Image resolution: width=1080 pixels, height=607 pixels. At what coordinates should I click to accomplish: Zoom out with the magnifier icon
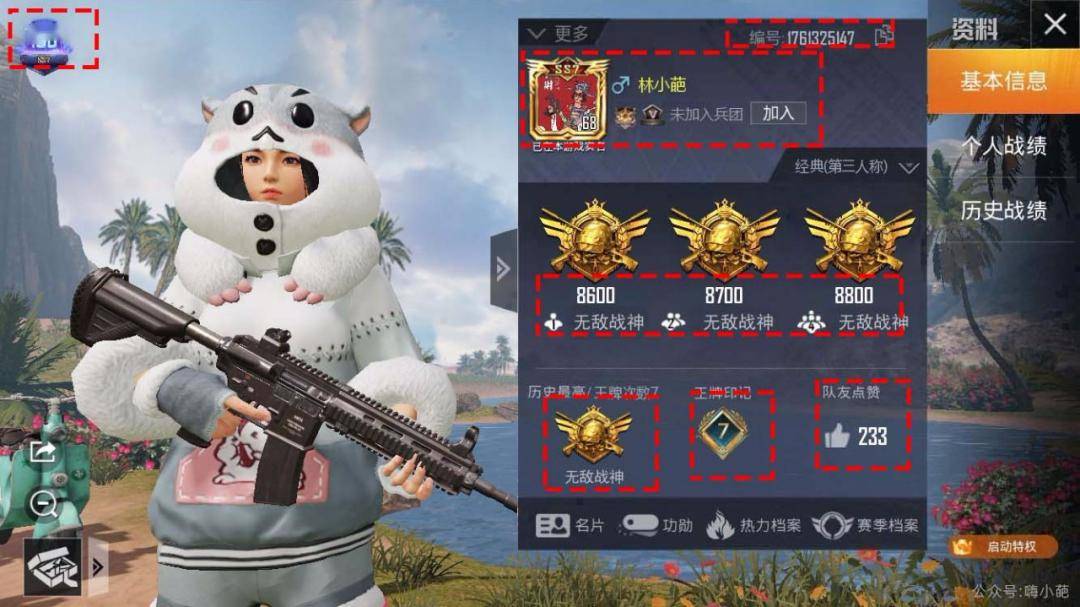(43, 503)
